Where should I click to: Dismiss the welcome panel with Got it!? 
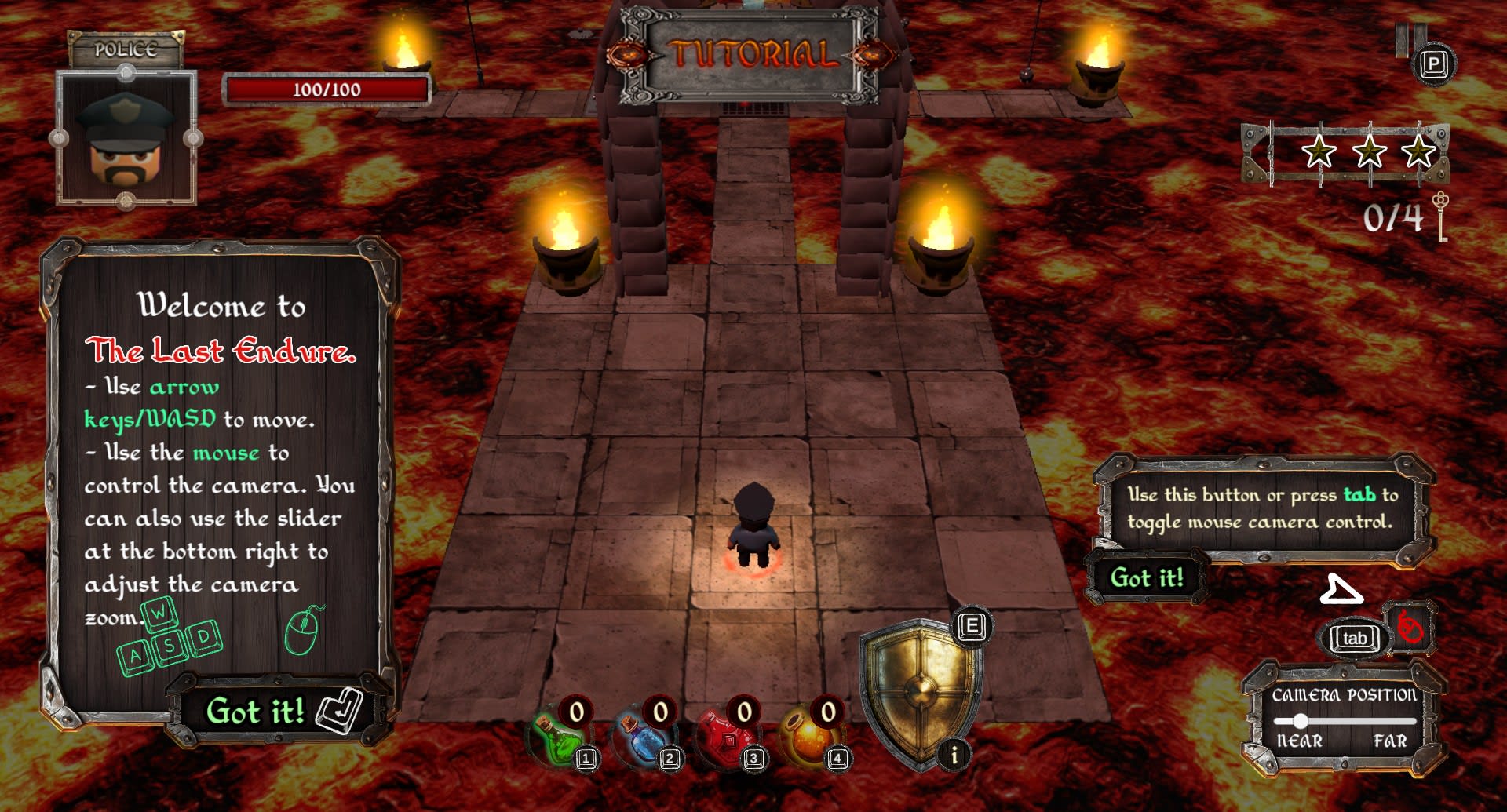(256, 712)
